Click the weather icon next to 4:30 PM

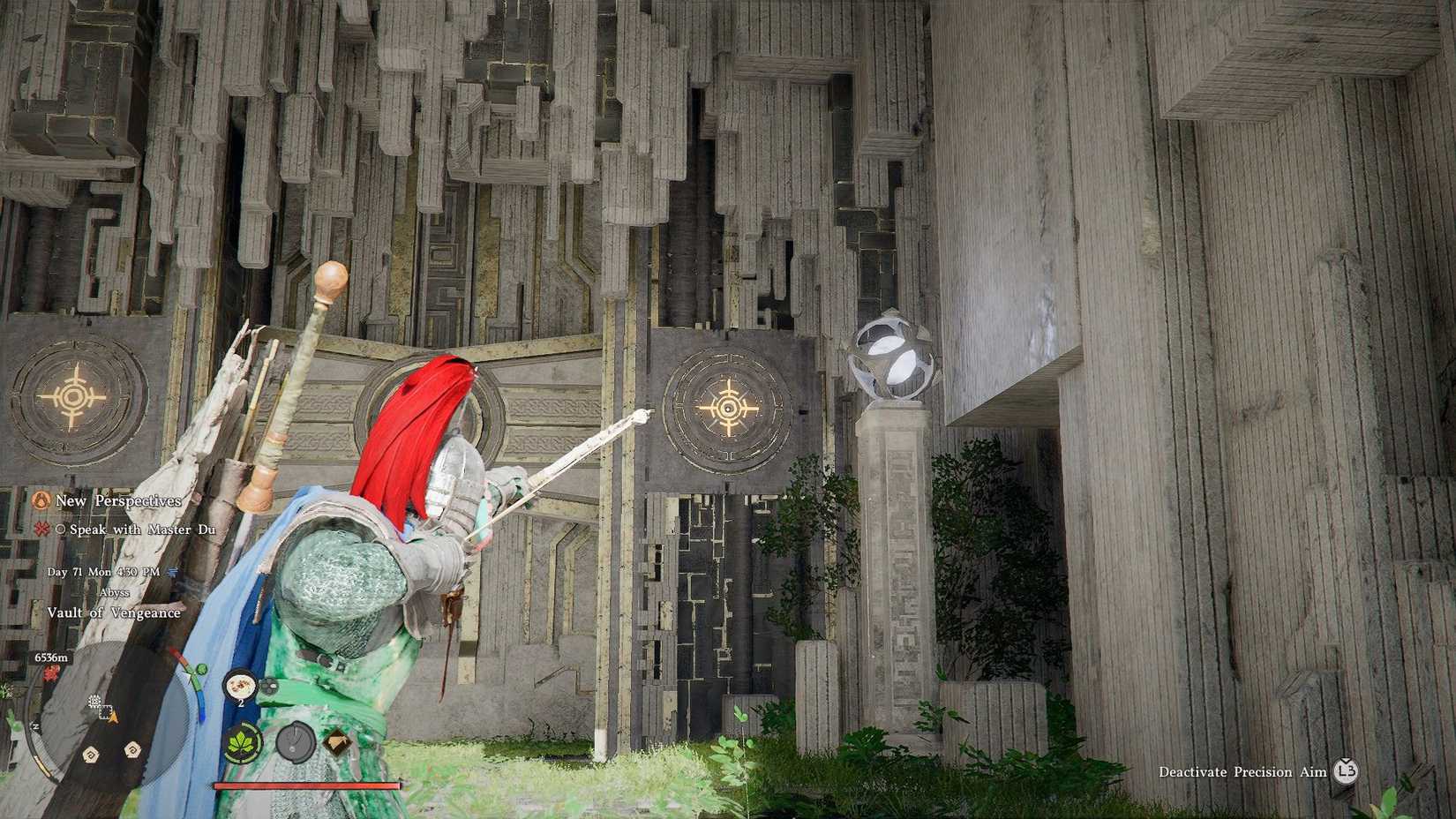pyautogui.click(x=173, y=572)
